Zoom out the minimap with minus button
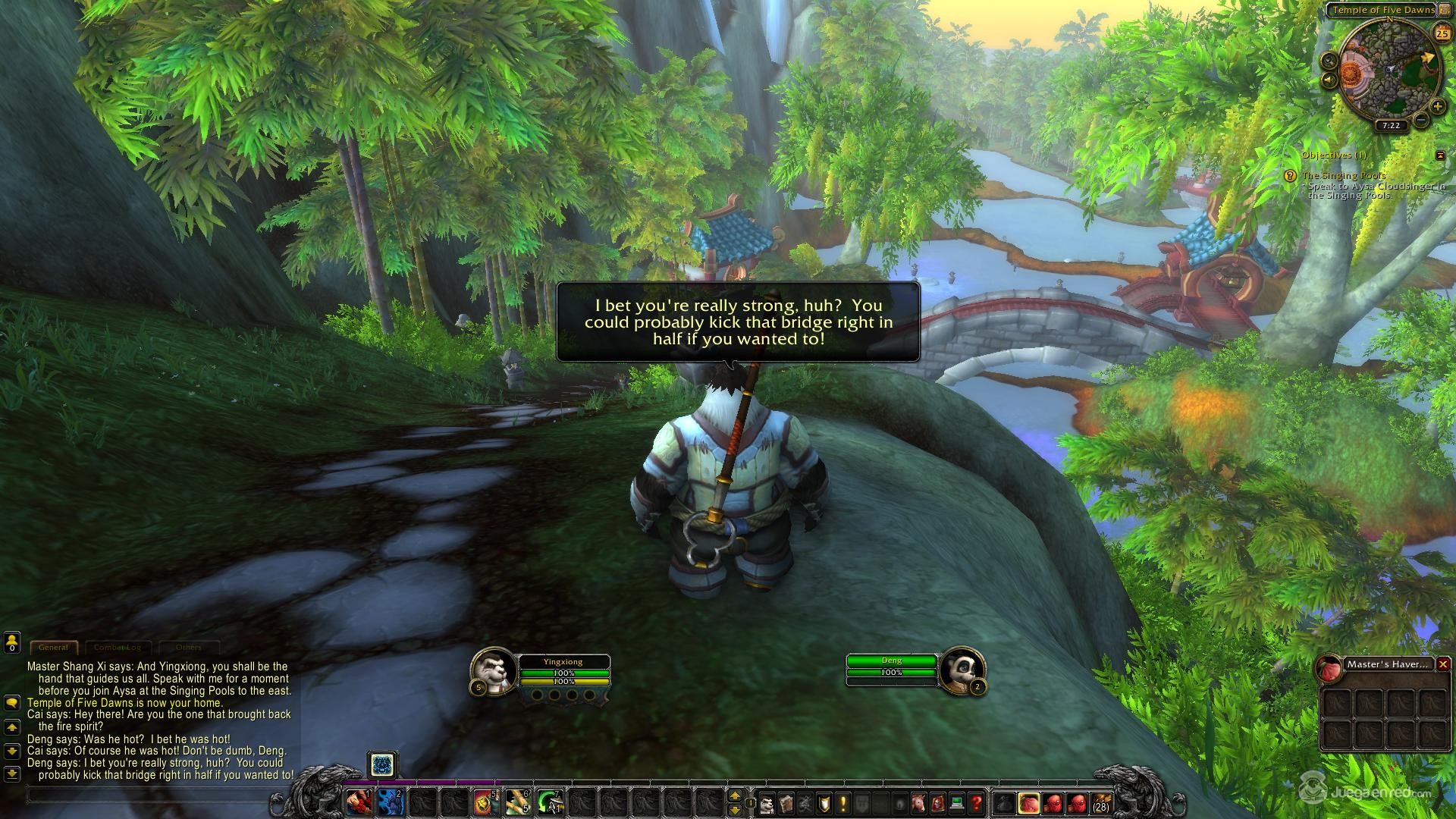 click(1422, 119)
